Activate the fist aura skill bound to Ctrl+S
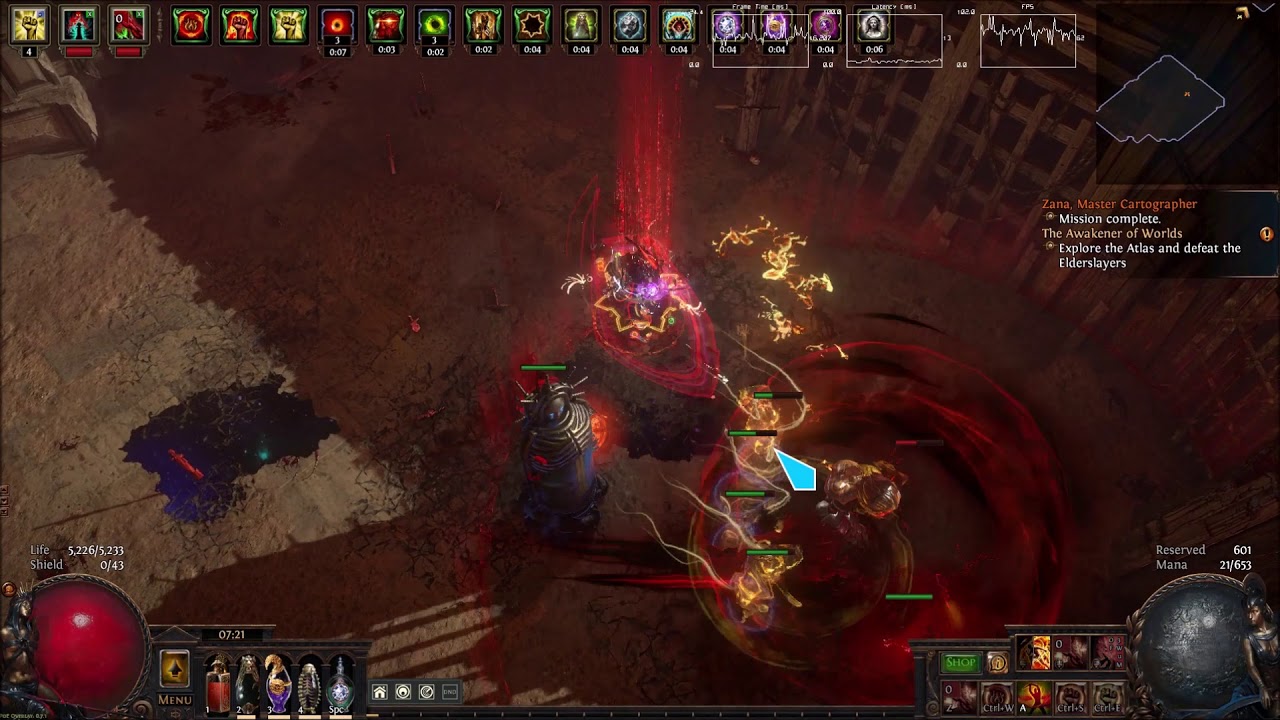The image size is (1280, 720). [1071, 695]
